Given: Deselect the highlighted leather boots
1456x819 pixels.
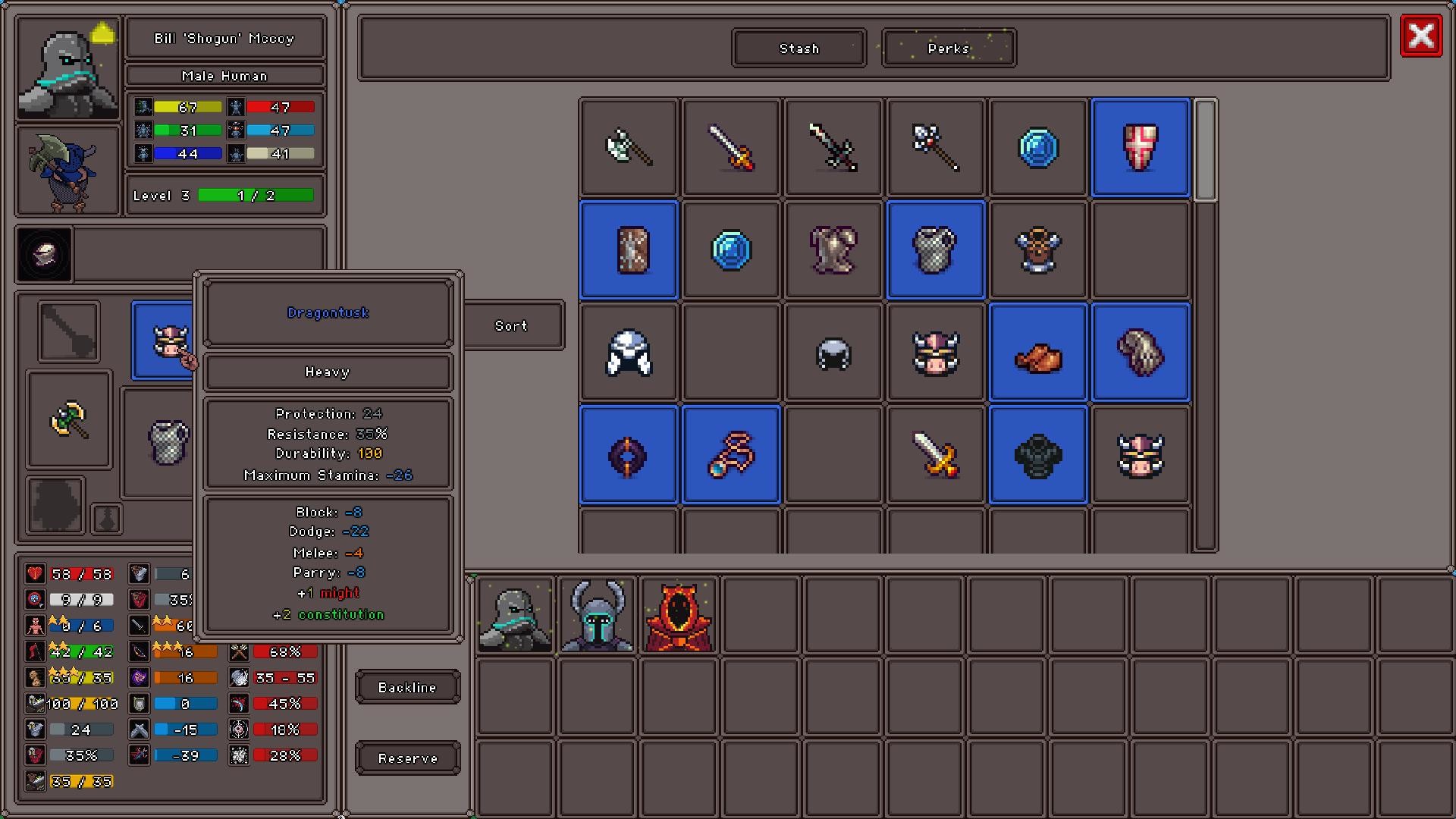Looking at the screenshot, I should click(1037, 351).
